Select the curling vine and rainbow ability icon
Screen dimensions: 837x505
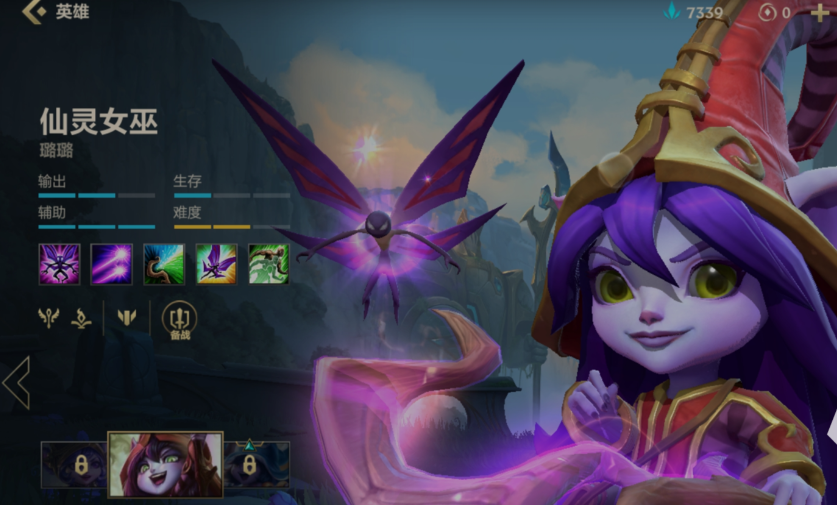point(163,264)
